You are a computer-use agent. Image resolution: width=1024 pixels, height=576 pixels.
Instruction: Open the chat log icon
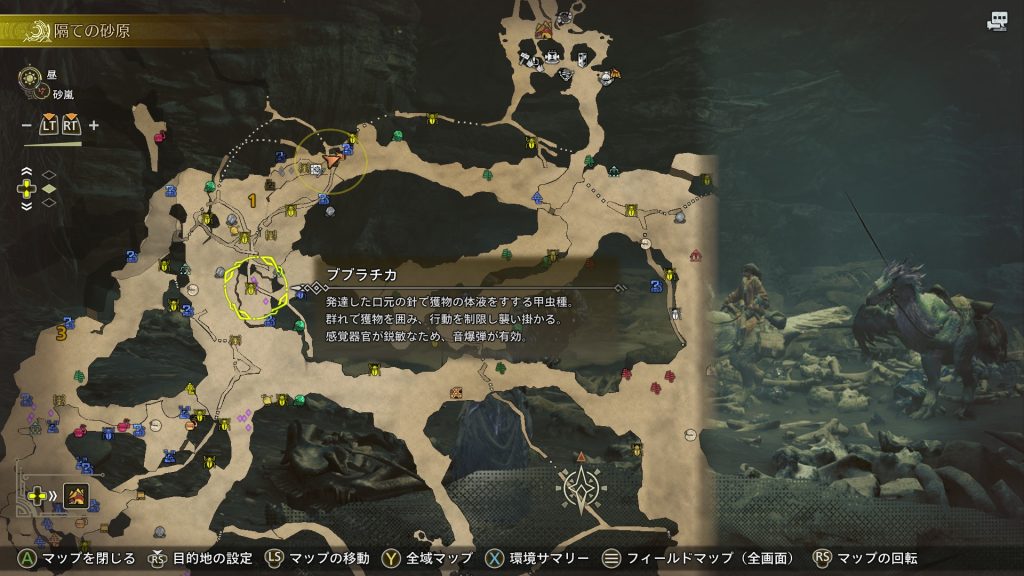click(996, 21)
